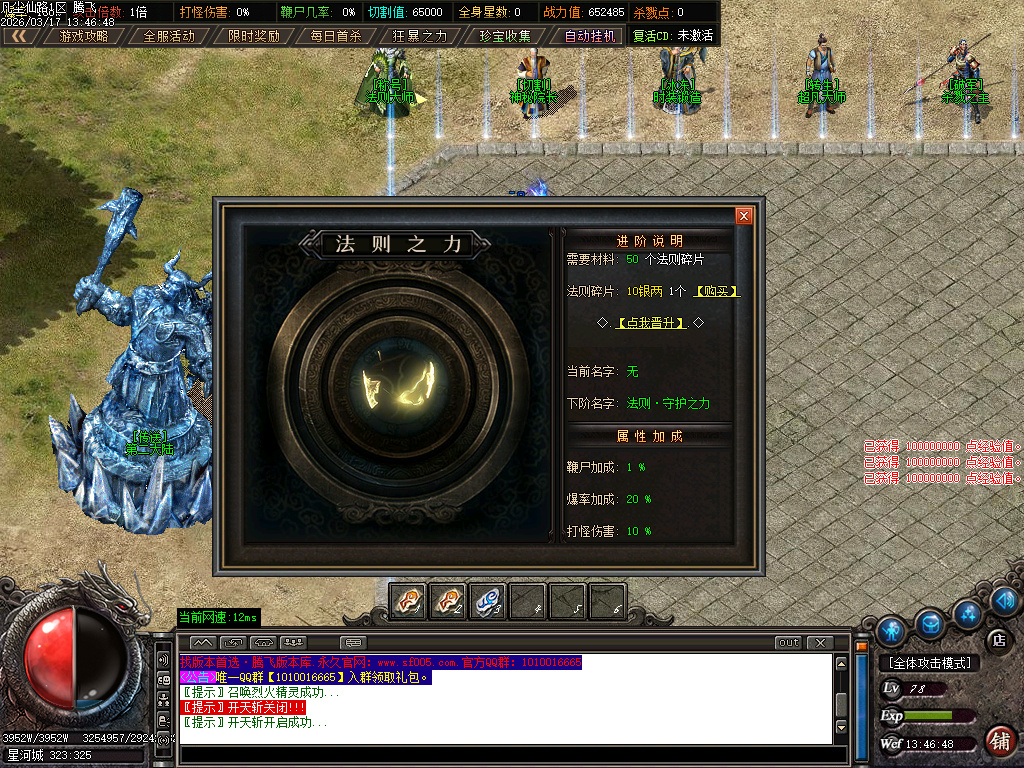Open the 每日首杀 menu
Image resolution: width=1024 pixels, height=768 pixels.
point(336,36)
